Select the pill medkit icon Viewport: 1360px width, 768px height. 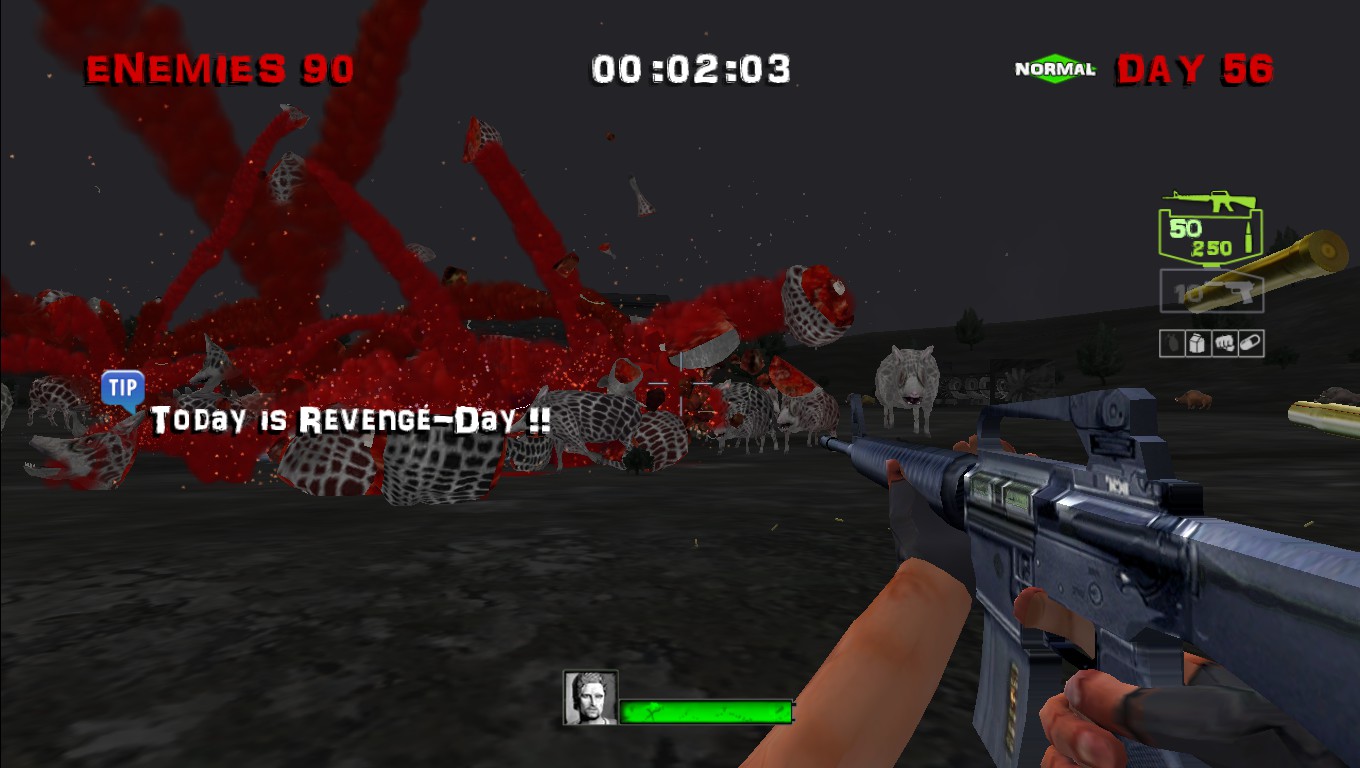pyautogui.click(x=1250, y=343)
